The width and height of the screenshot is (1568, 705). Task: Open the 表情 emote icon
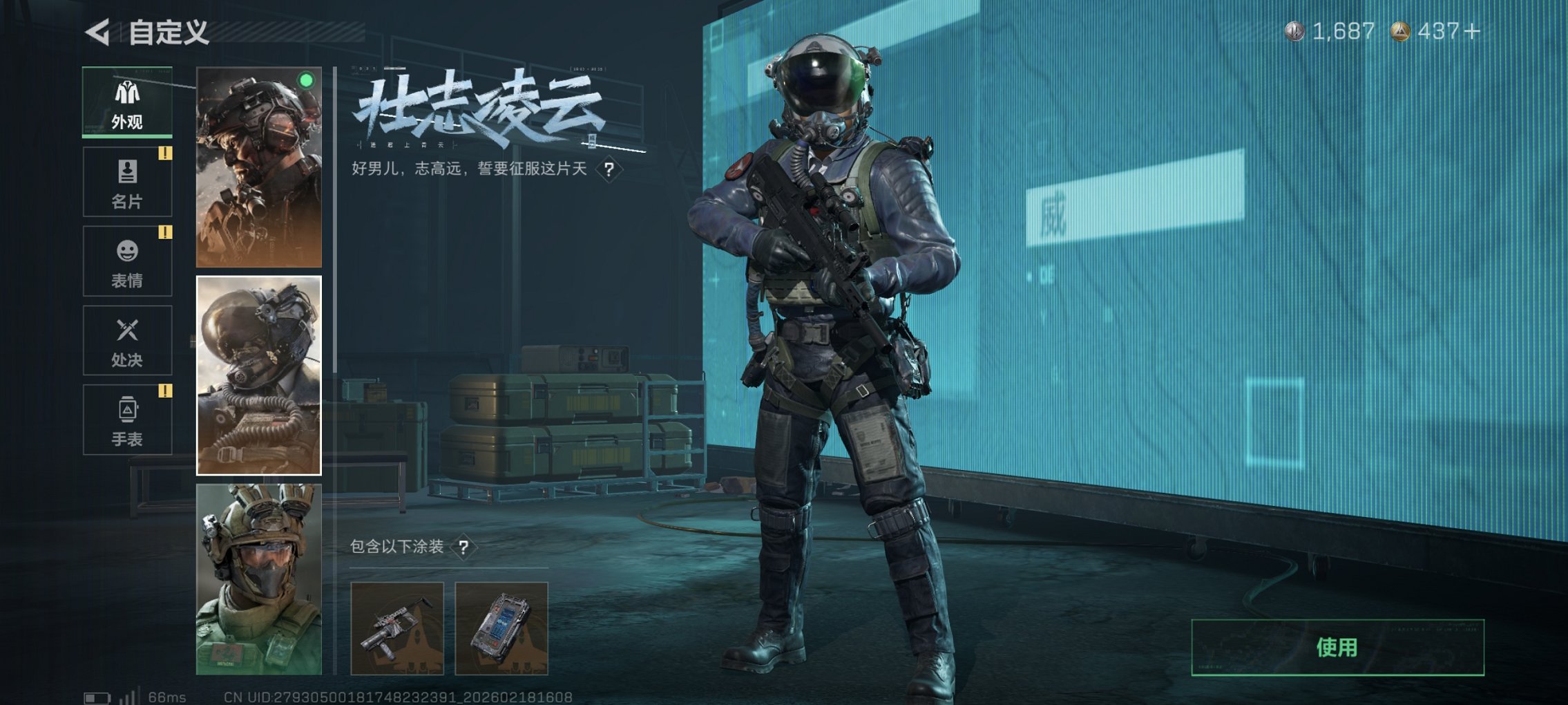pyautogui.click(x=126, y=250)
